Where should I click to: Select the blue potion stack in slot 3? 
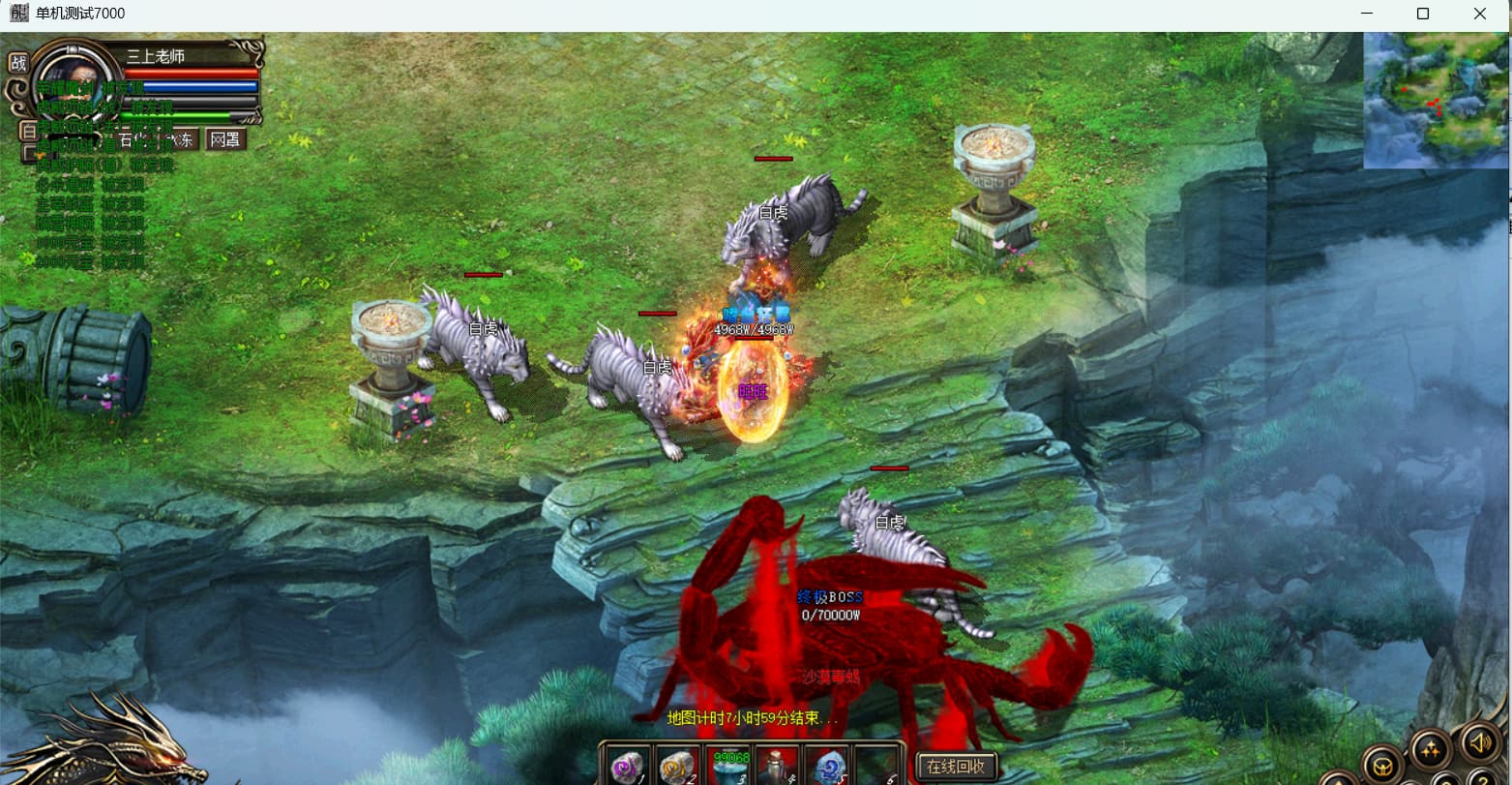pyautogui.click(x=729, y=767)
